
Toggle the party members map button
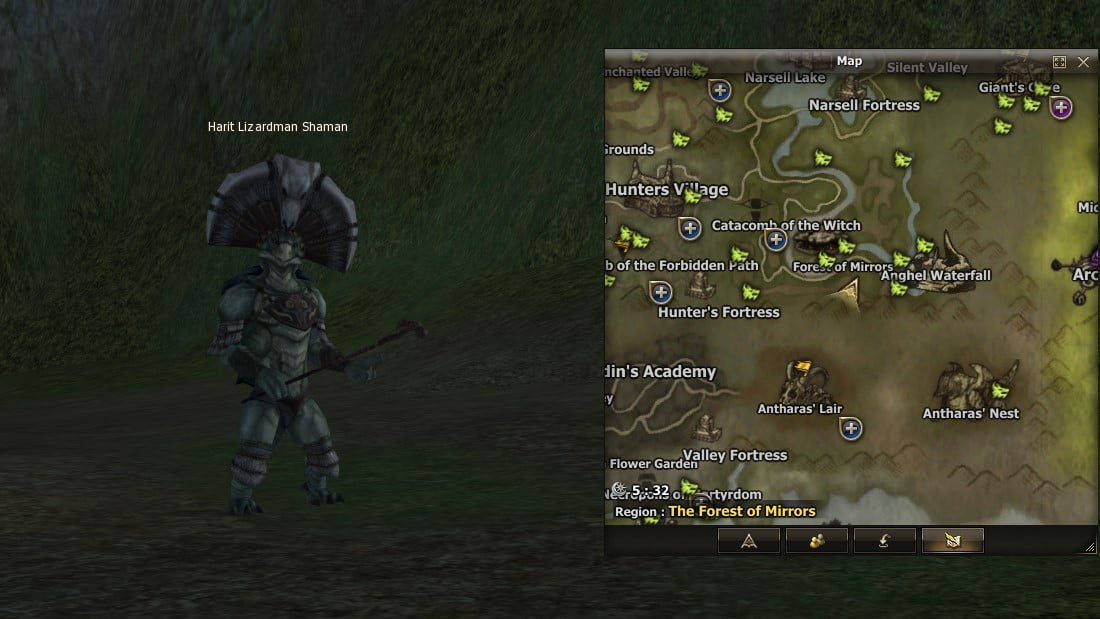tap(817, 541)
